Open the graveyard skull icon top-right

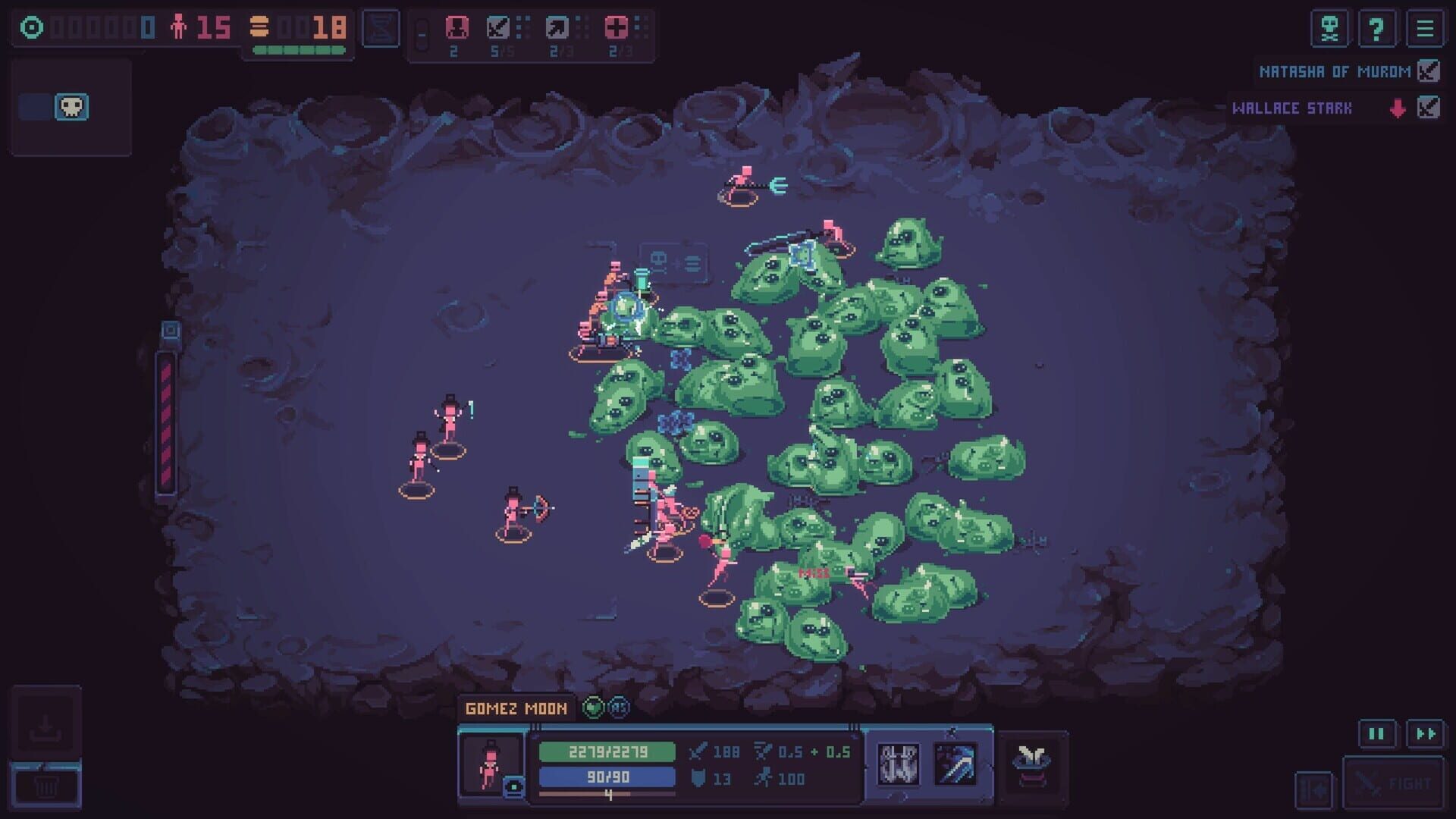point(1329,29)
